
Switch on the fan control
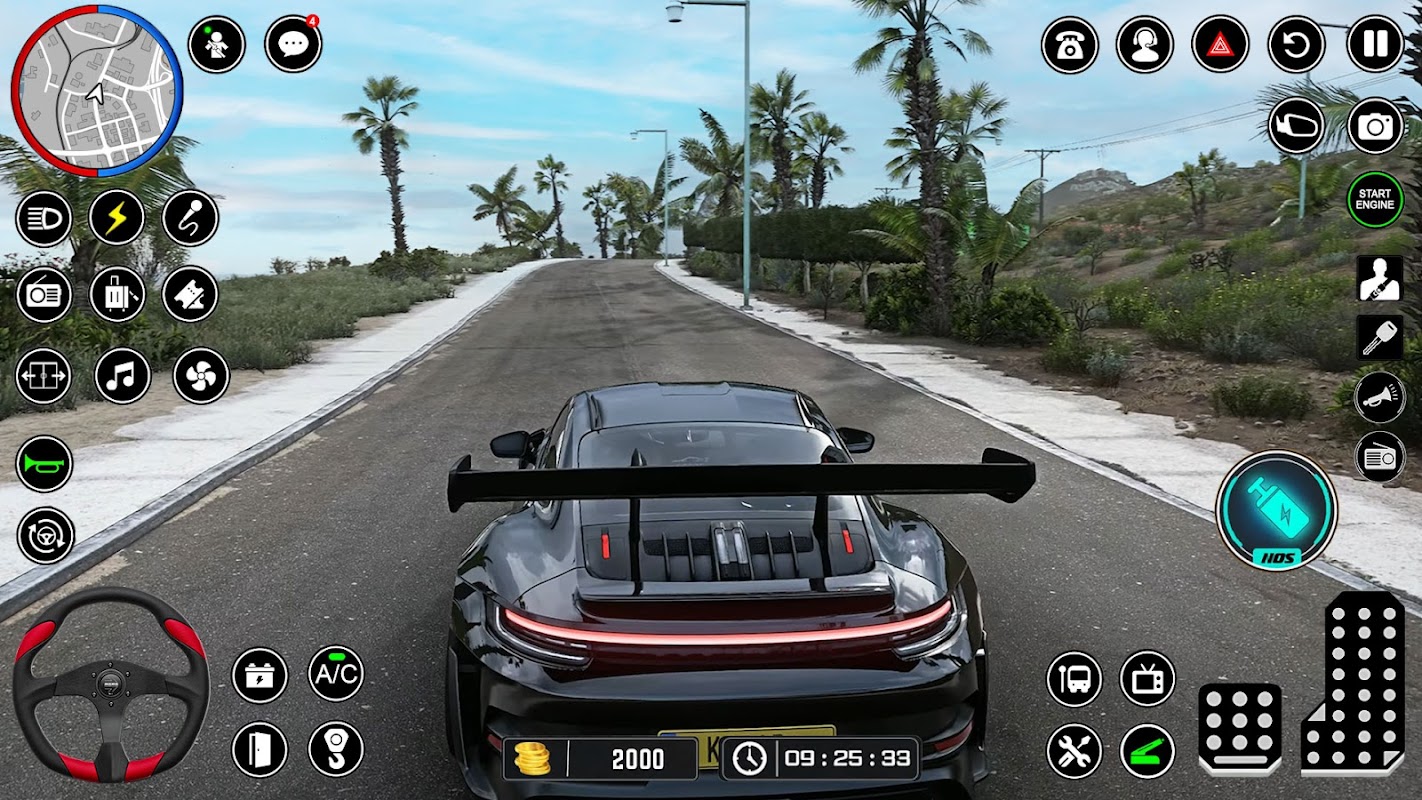201,376
